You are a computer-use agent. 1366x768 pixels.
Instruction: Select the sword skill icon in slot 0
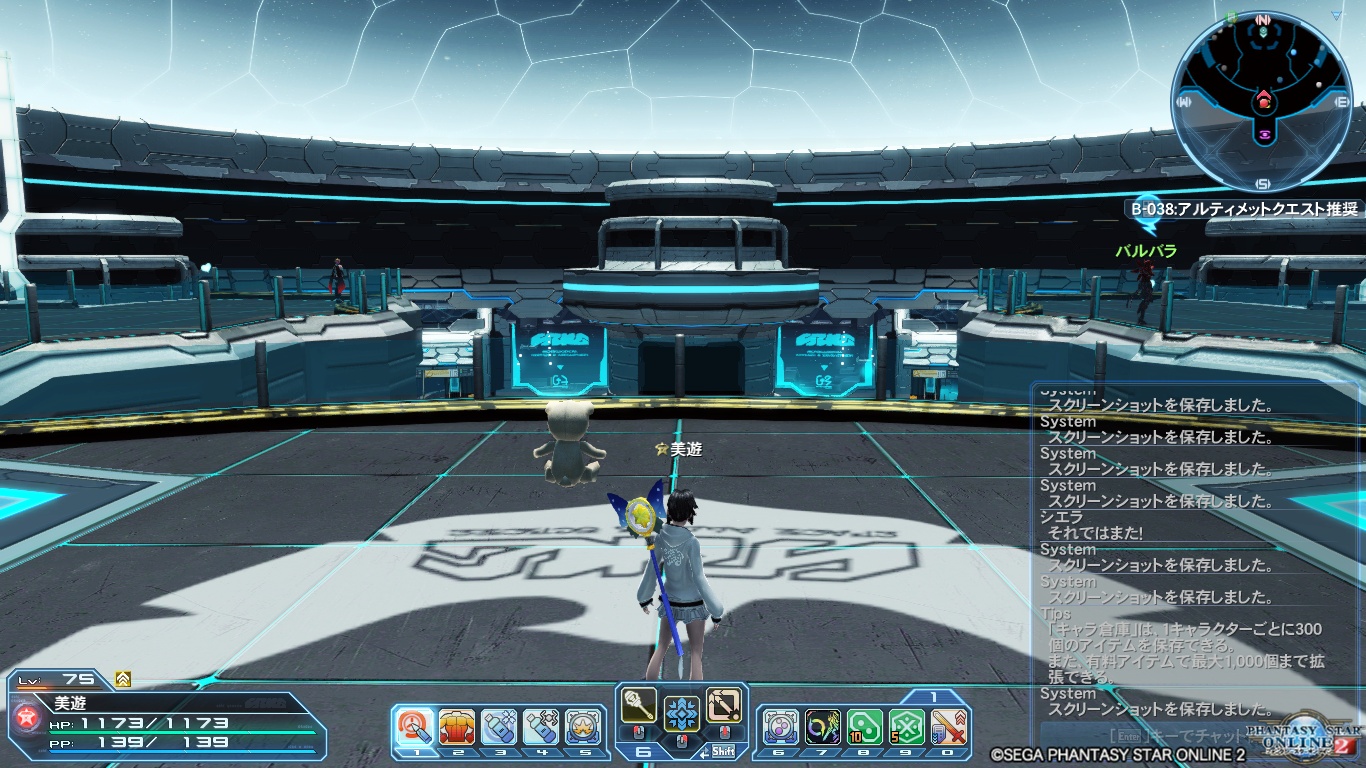pos(947,727)
